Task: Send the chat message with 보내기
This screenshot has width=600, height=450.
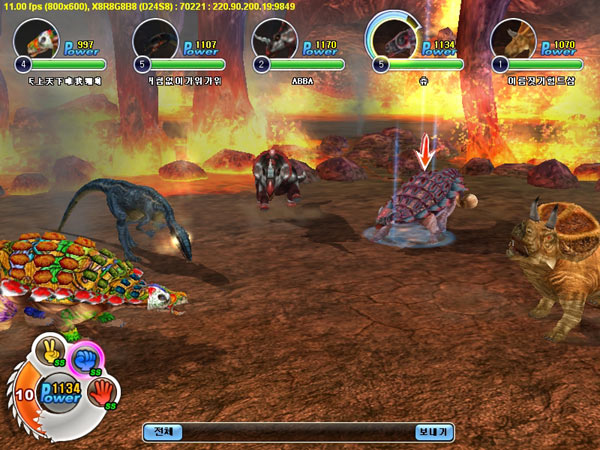Action: pyautogui.click(x=433, y=432)
